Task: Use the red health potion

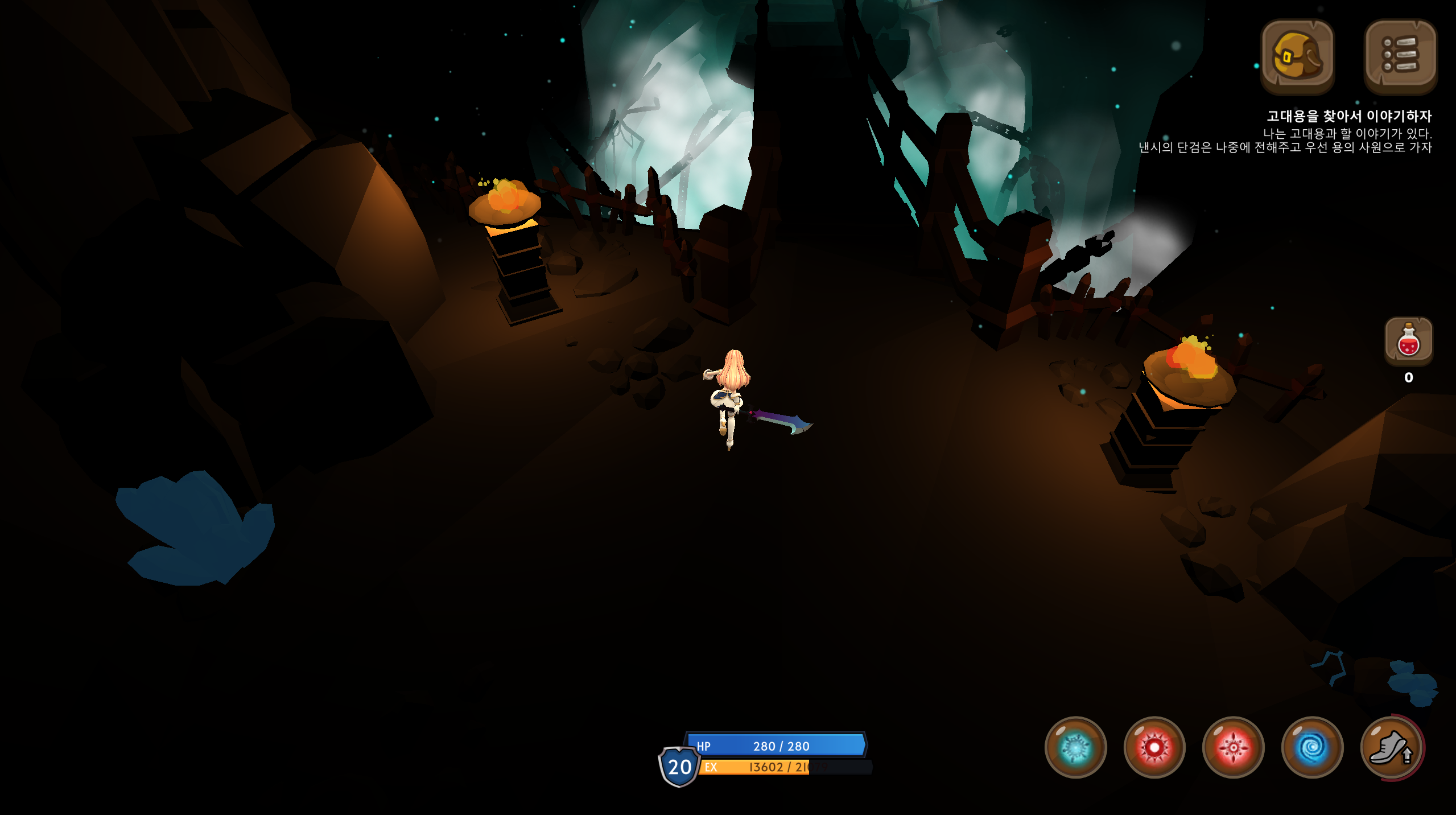Action: pos(1408,341)
